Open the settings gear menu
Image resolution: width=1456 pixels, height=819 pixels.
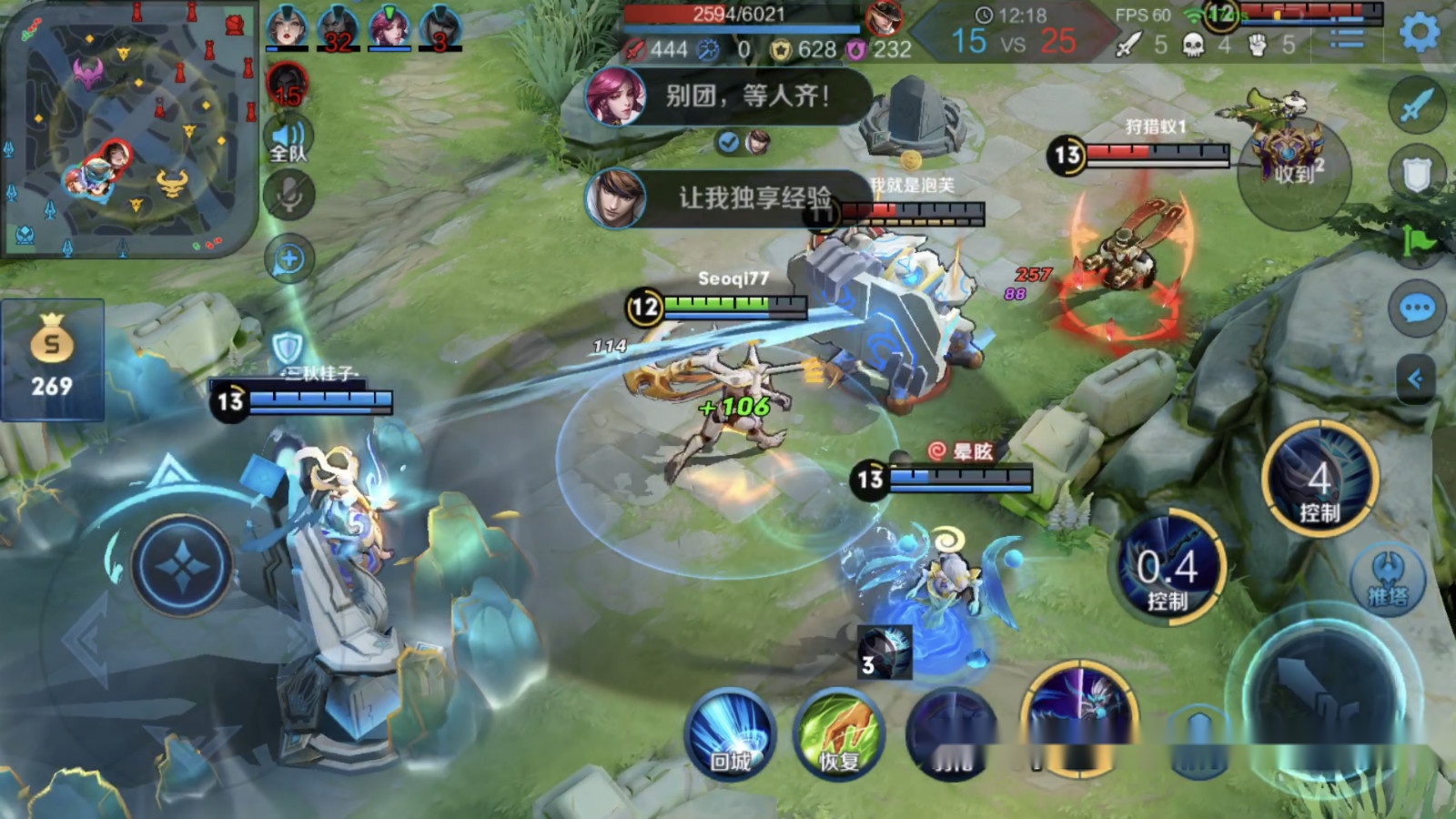click(1419, 34)
